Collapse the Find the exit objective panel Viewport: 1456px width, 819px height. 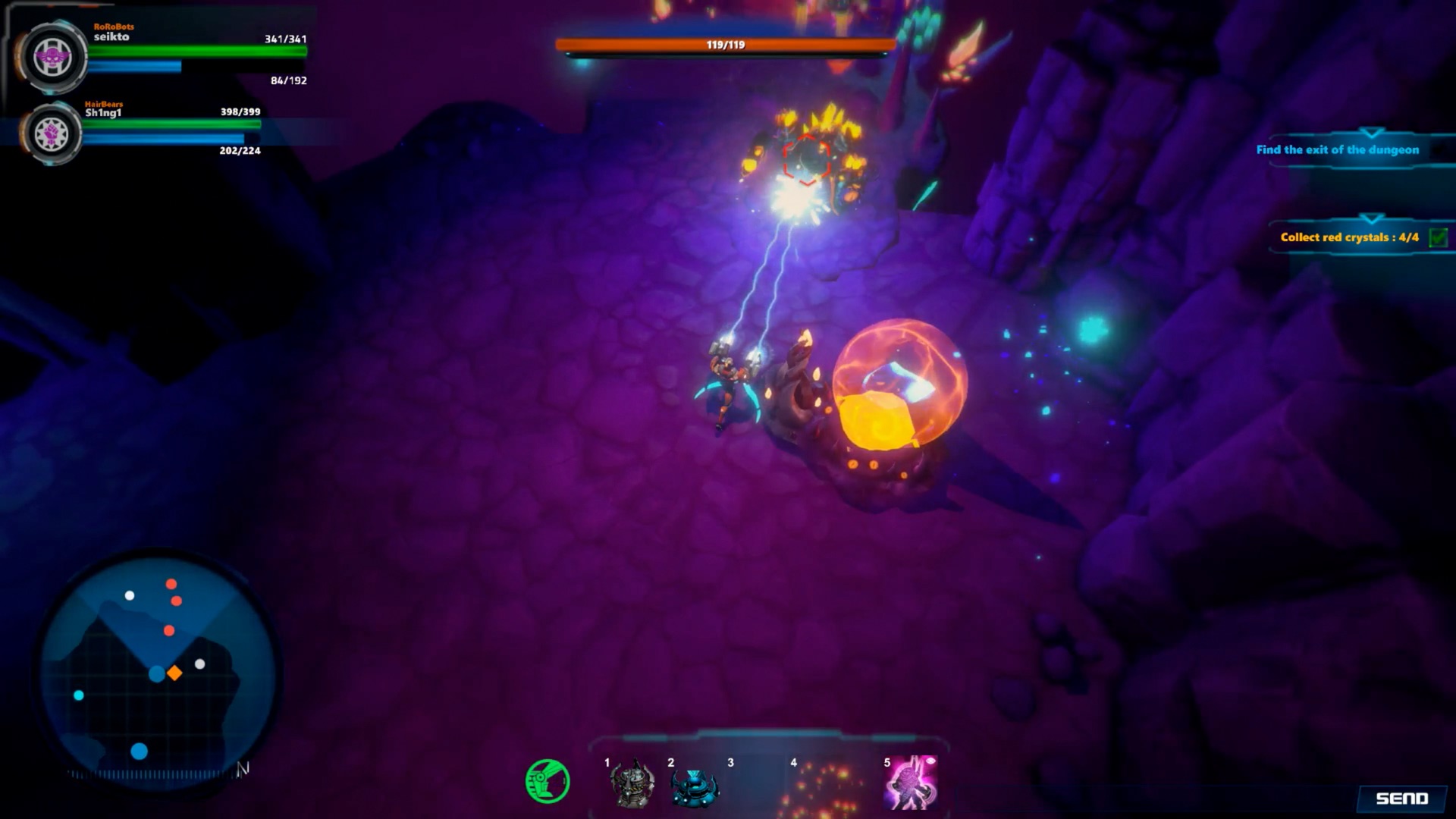click(1370, 133)
